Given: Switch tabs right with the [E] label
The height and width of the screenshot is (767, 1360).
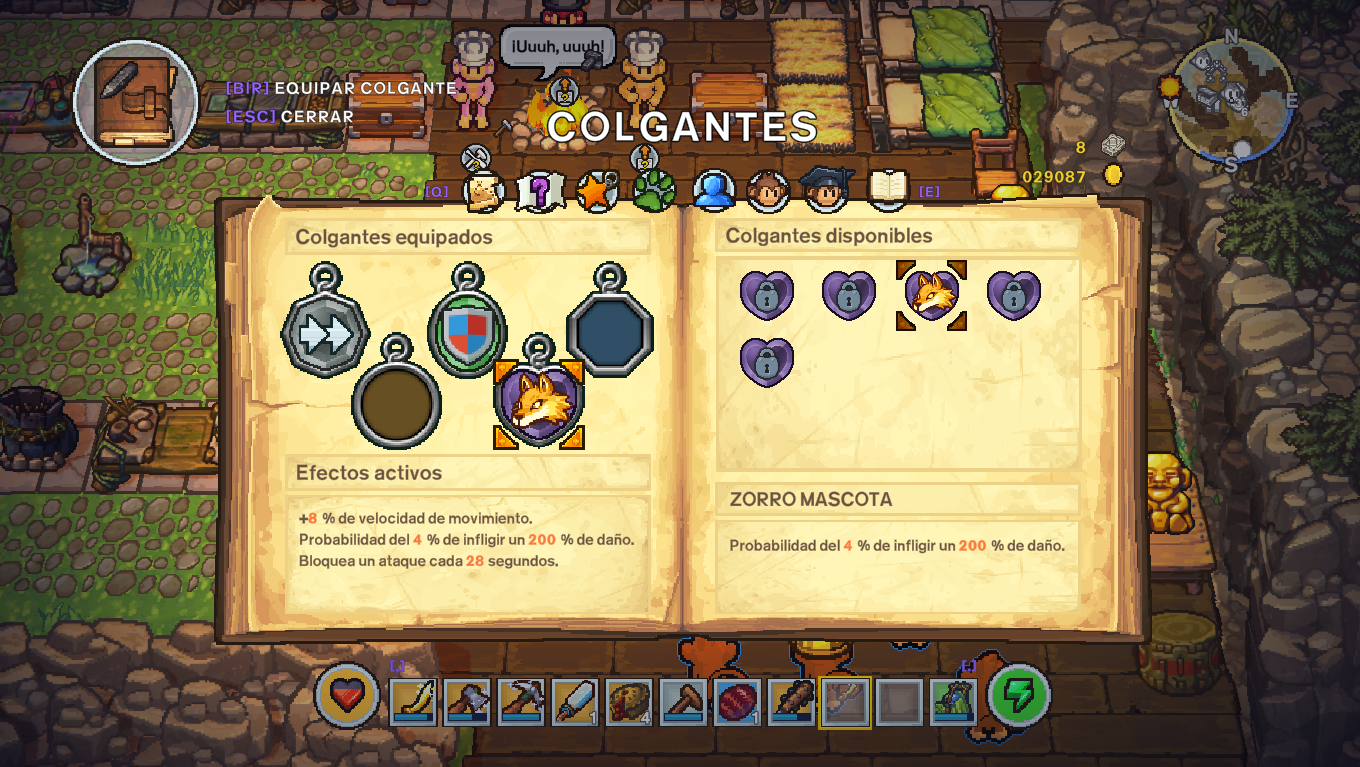Looking at the screenshot, I should 928,190.
